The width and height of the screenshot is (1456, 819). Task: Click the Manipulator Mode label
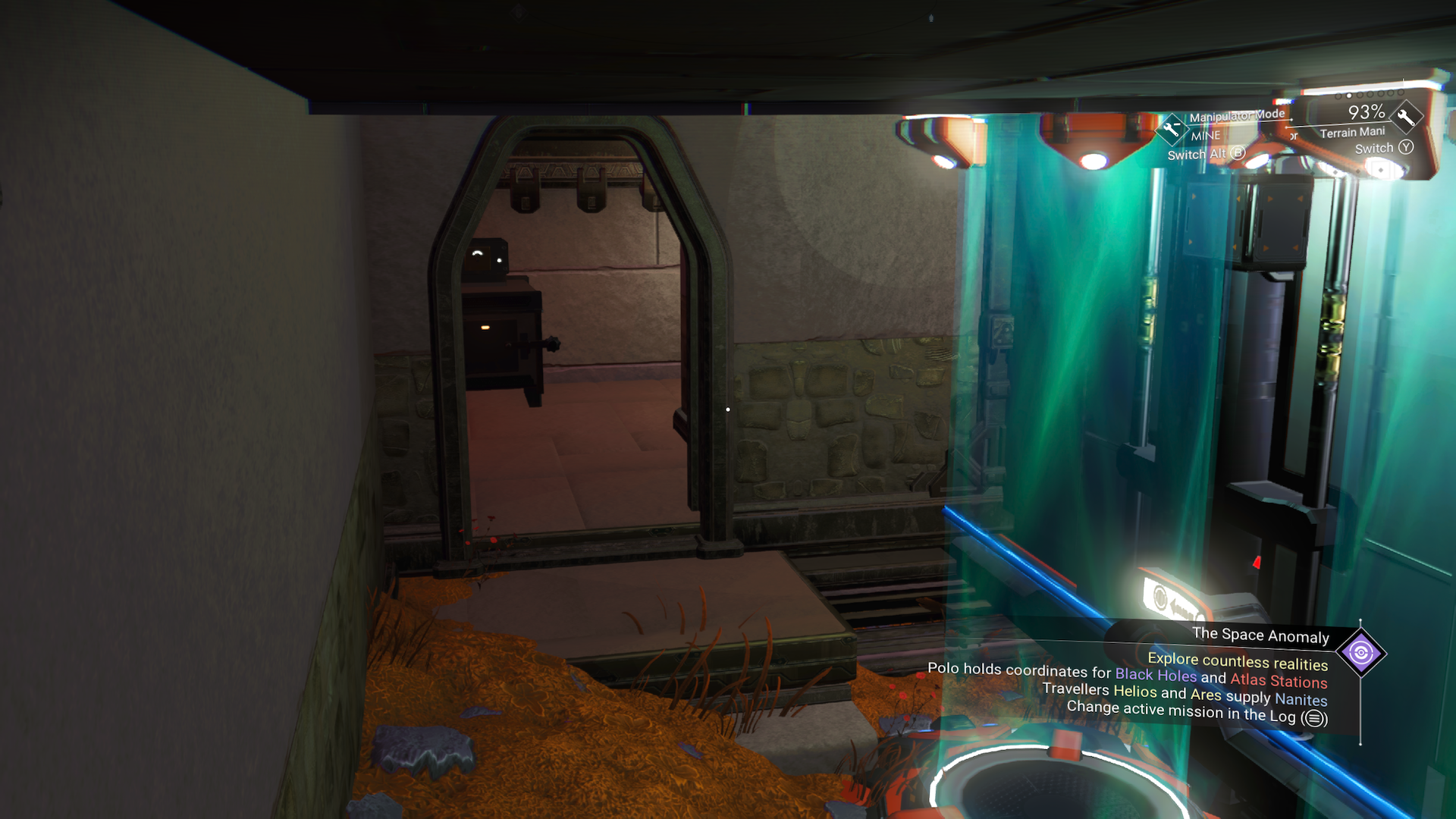[1236, 115]
